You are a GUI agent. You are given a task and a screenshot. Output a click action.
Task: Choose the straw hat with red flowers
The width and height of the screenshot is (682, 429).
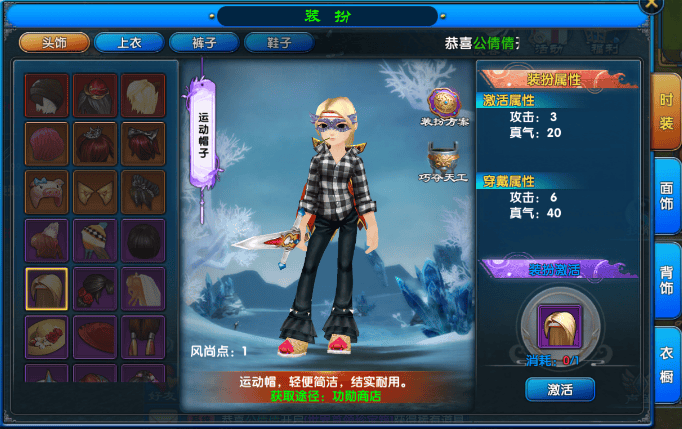47,336
